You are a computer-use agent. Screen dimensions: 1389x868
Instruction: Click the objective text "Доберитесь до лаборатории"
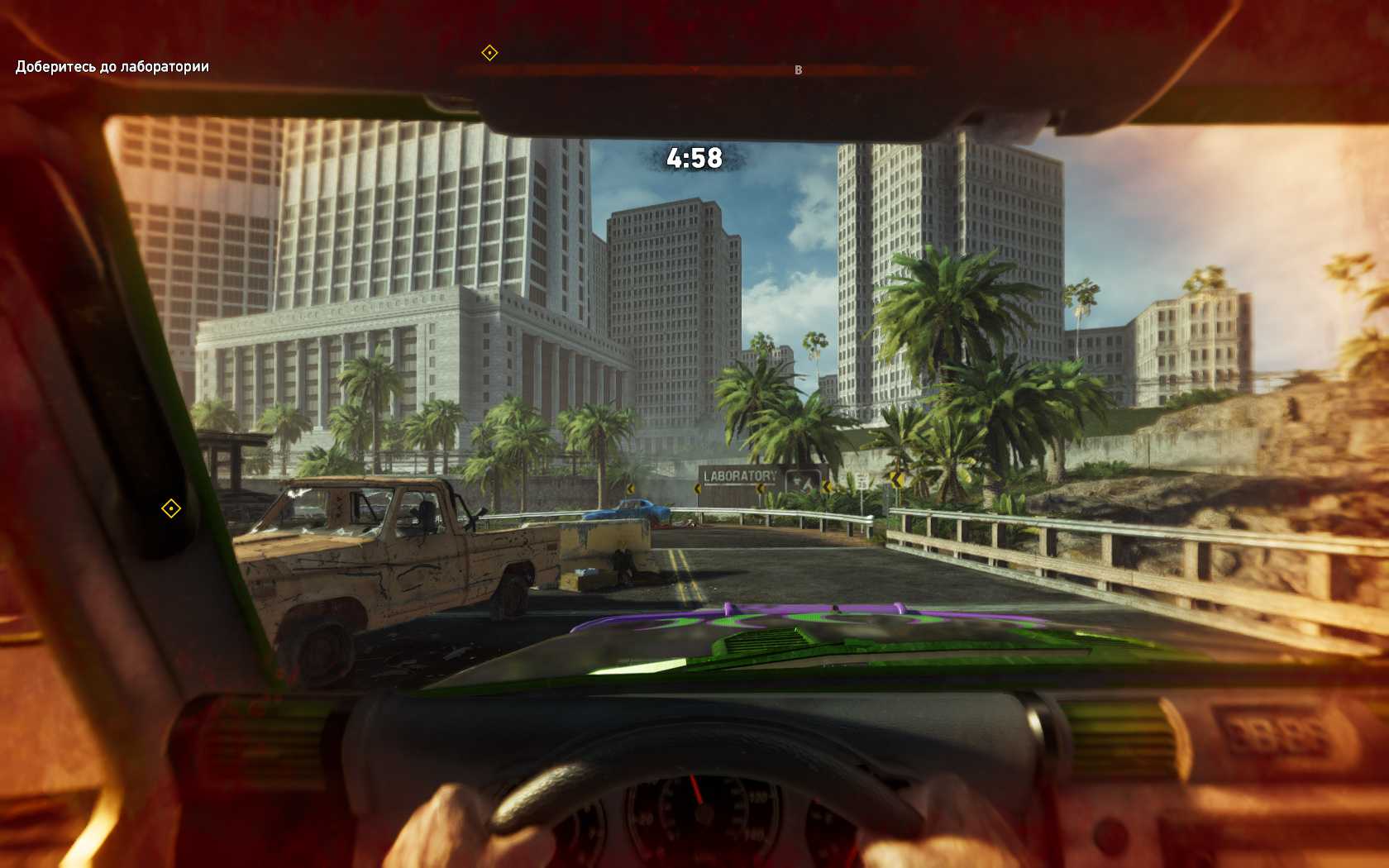tap(112, 67)
